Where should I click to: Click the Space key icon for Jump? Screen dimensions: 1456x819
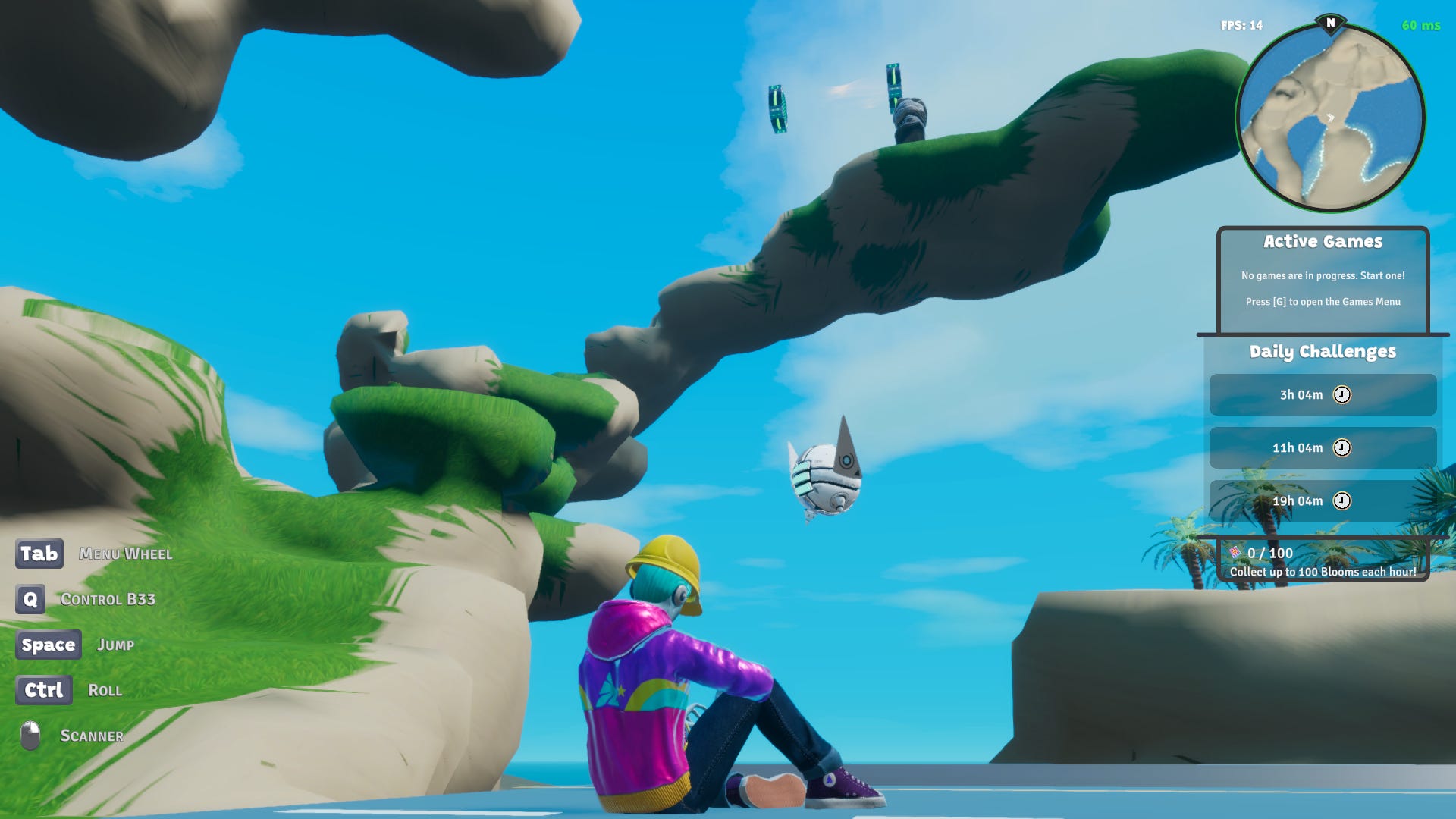click(49, 645)
